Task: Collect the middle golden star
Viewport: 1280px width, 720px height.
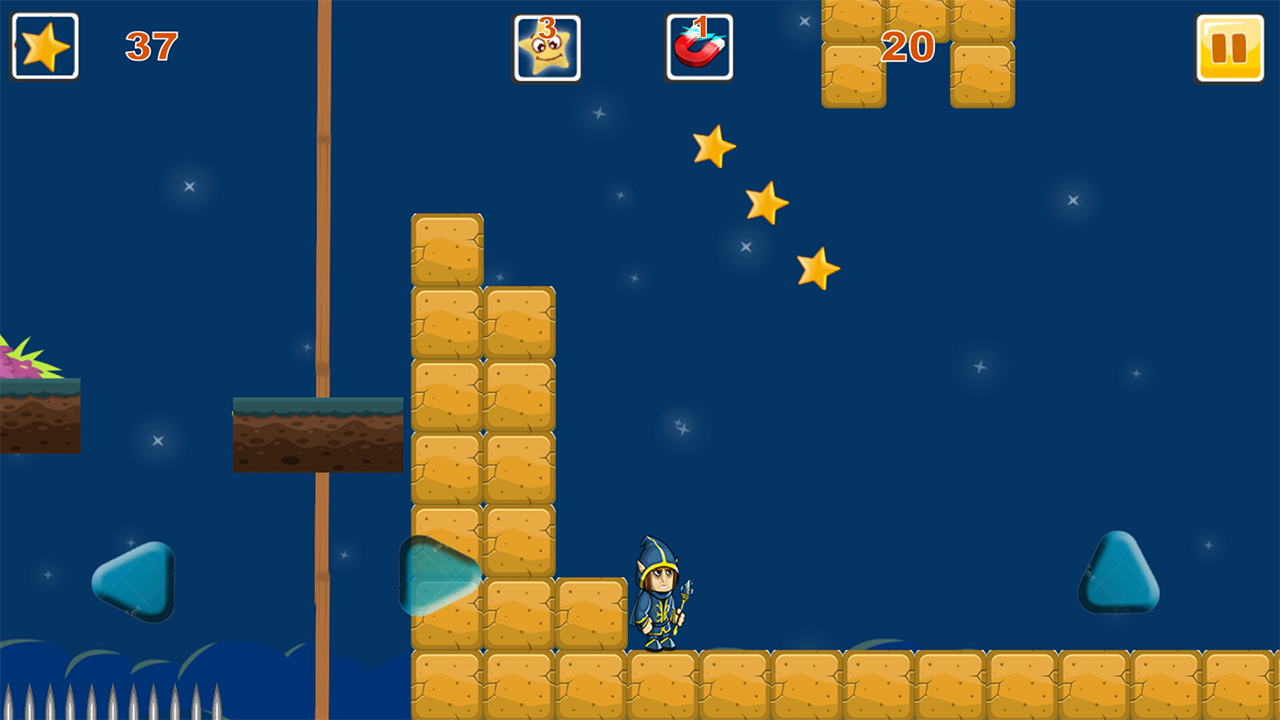Action: click(x=767, y=203)
